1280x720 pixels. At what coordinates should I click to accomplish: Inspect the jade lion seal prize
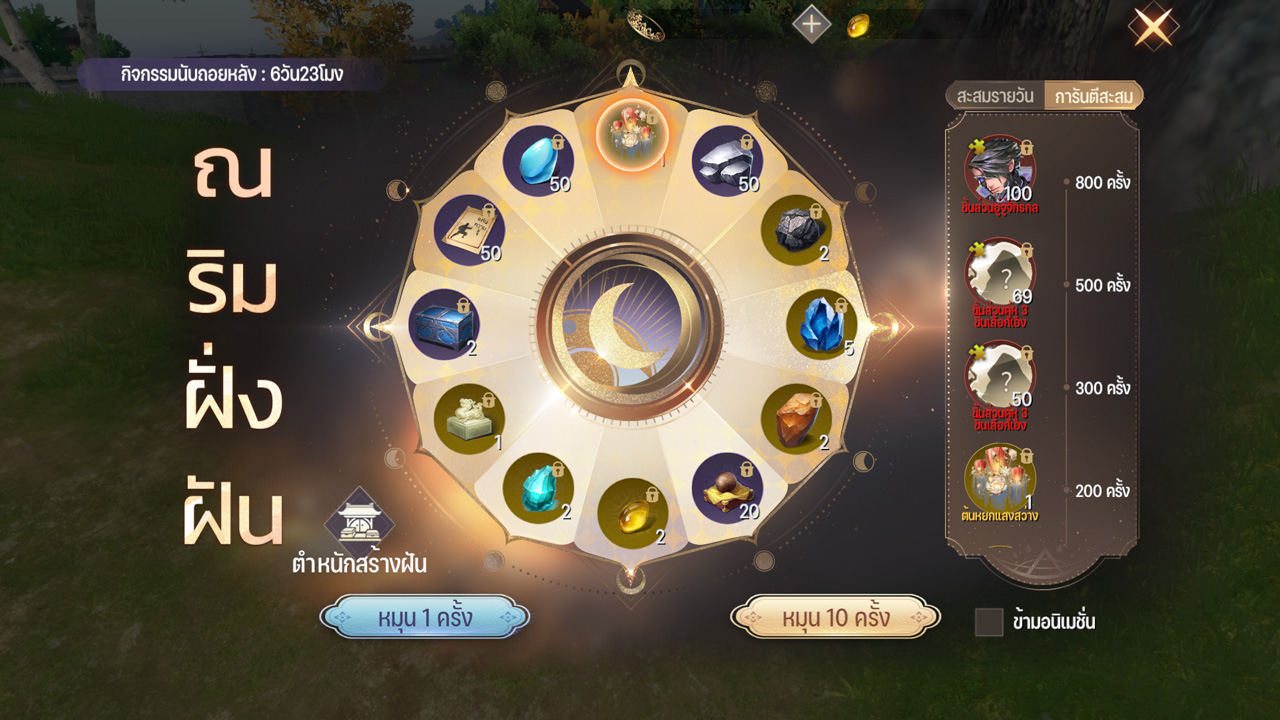click(x=469, y=419)
